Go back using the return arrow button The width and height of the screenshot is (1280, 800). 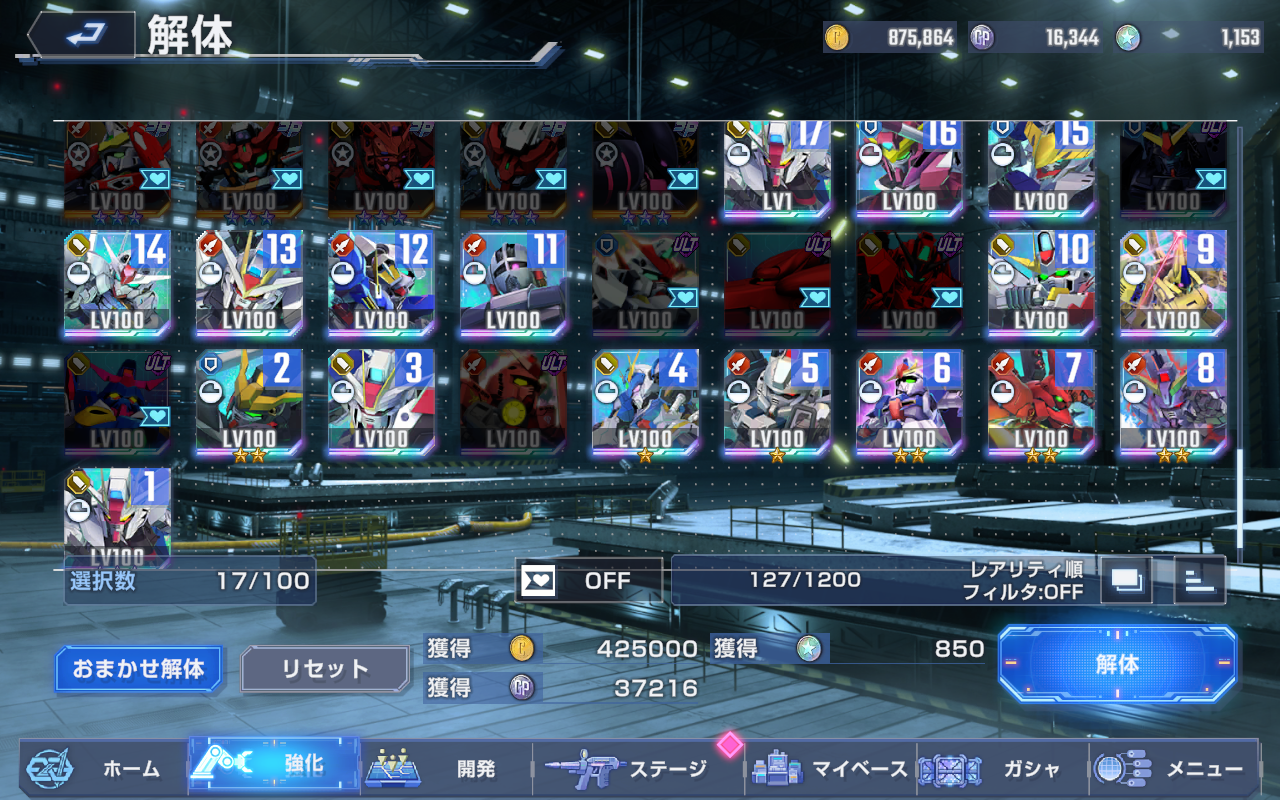(81, 35)
